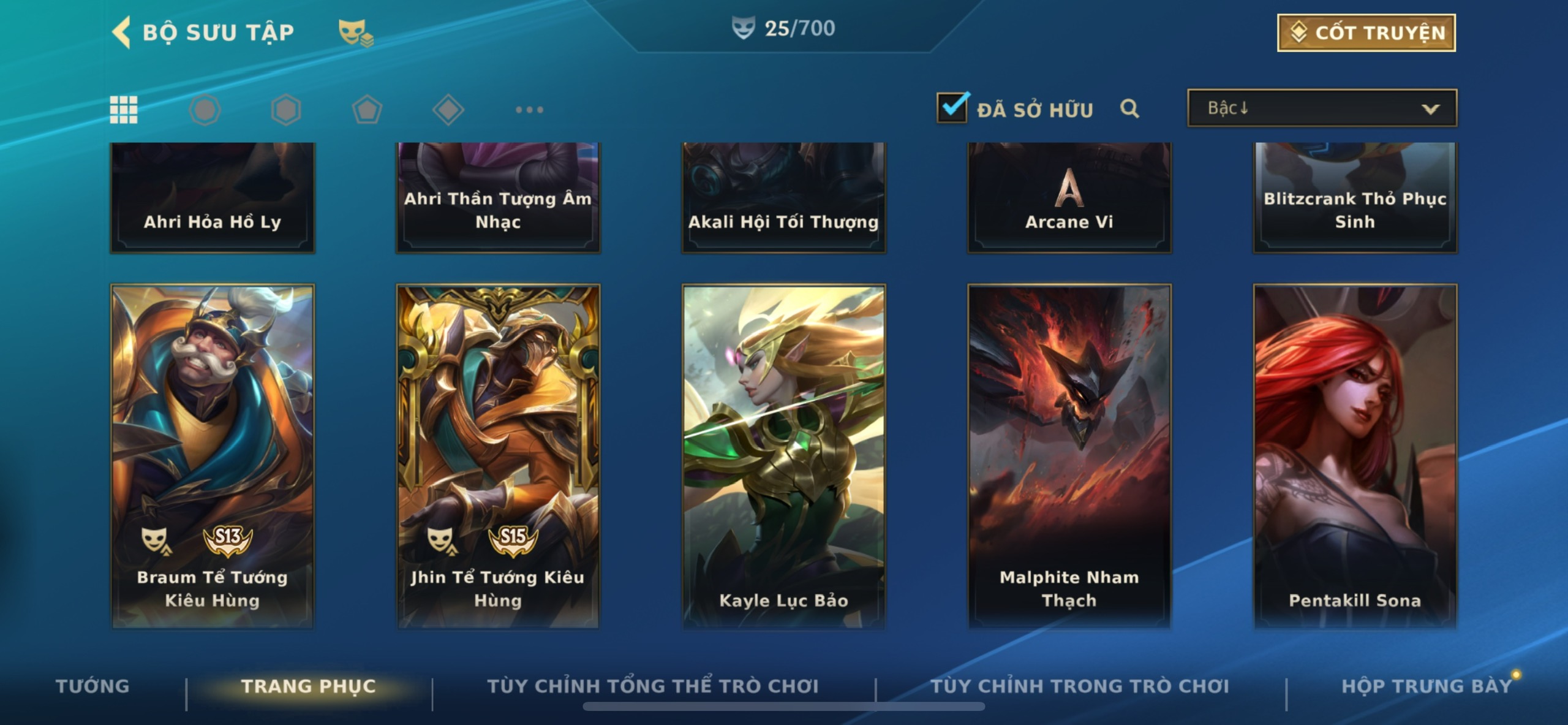
Task: View the Kayle Lục Bảo skin
Action: (783, 455)
